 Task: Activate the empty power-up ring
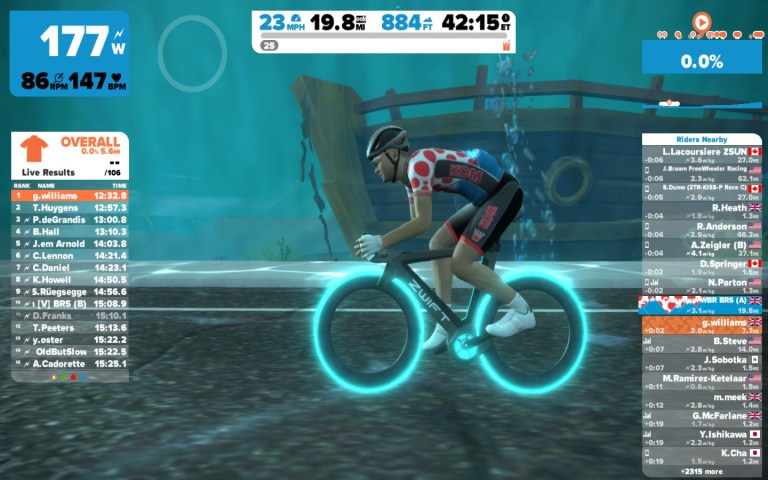[x=192, y=50]
